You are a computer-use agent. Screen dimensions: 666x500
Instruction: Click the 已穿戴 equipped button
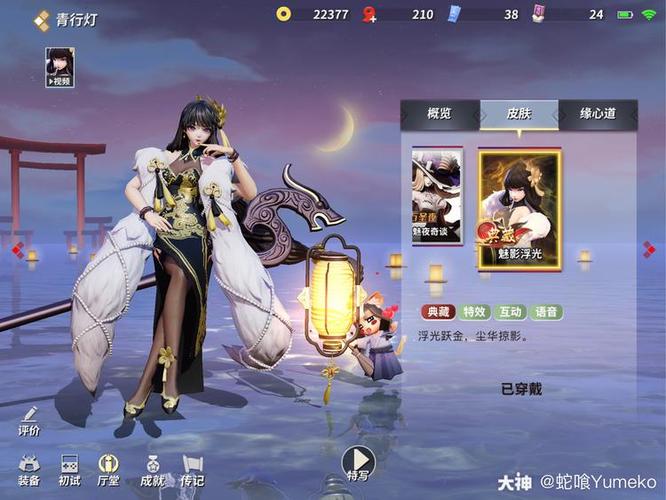[521, 389]
